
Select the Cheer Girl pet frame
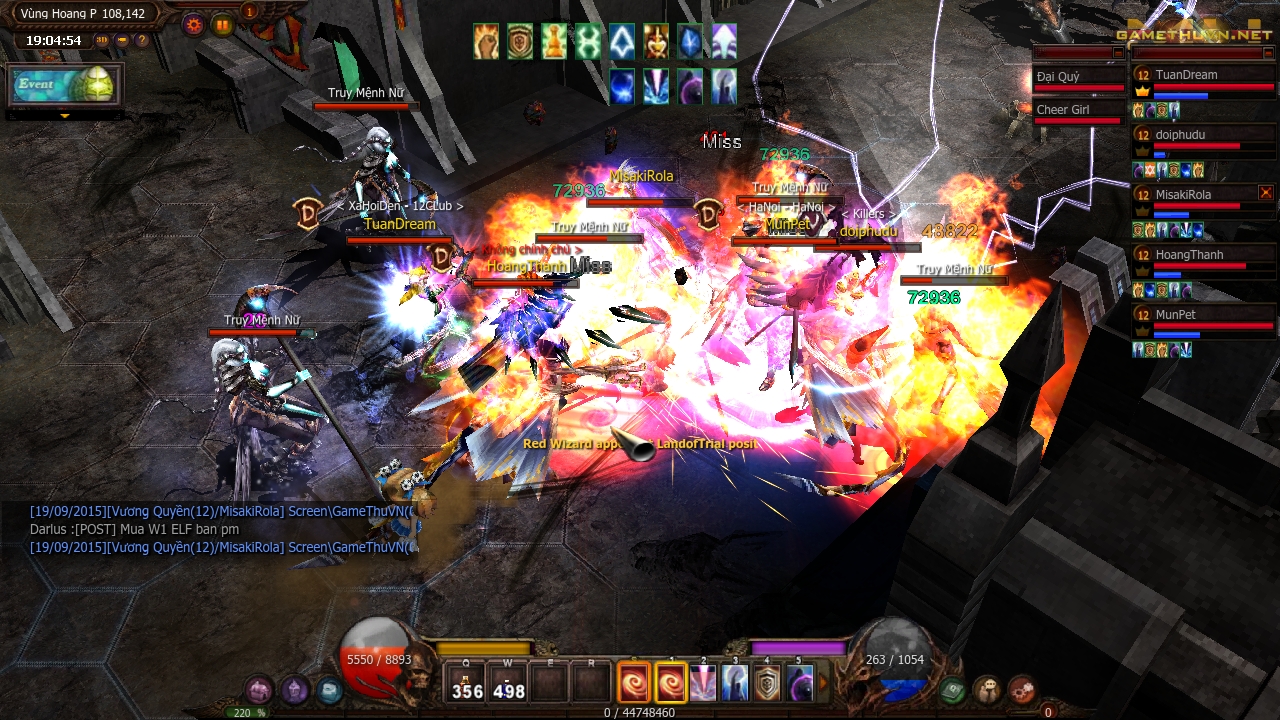coord(1079,111)
